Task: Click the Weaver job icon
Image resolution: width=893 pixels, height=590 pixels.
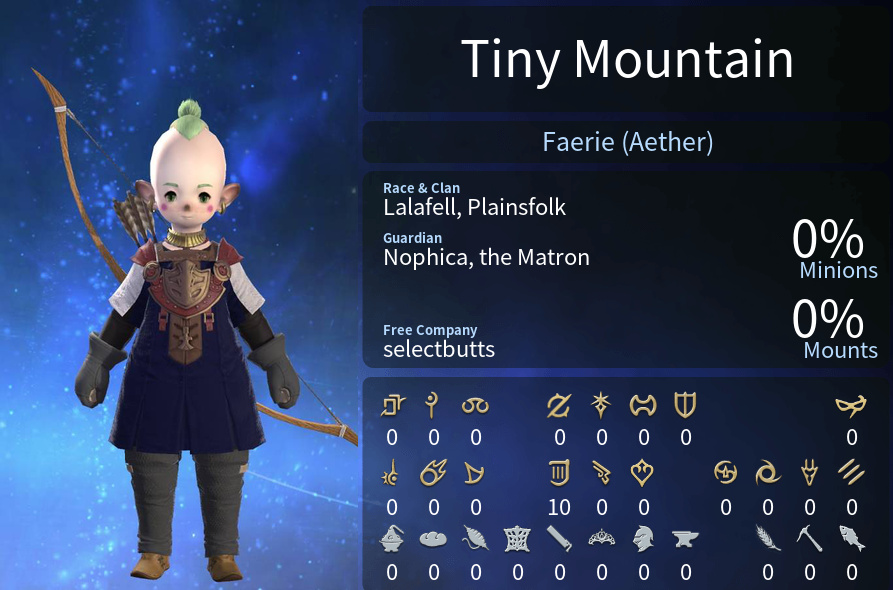Action: pyautogui.click(x=517, y=538)
